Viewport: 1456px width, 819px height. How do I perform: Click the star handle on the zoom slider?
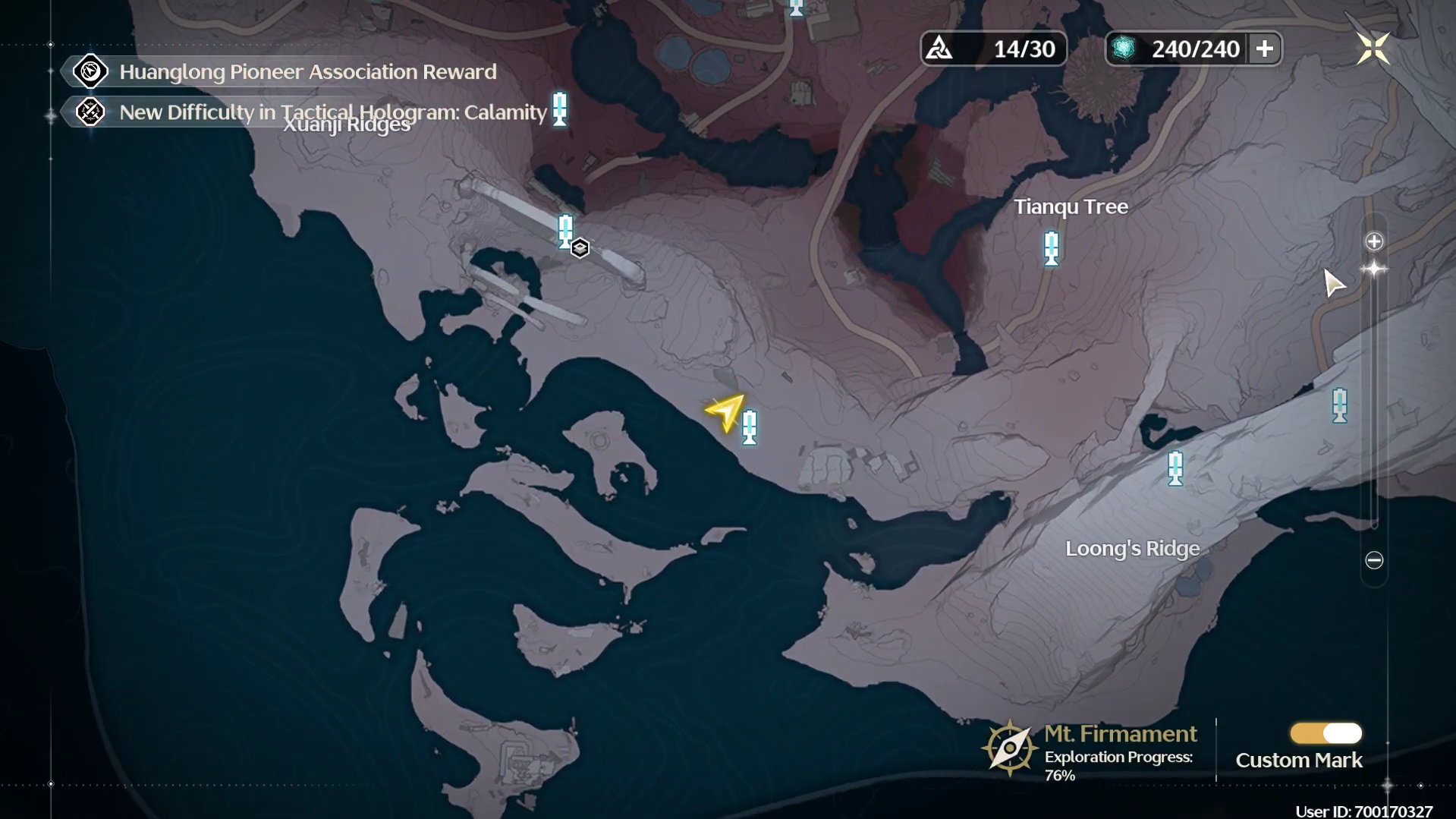coord(1374,269)
